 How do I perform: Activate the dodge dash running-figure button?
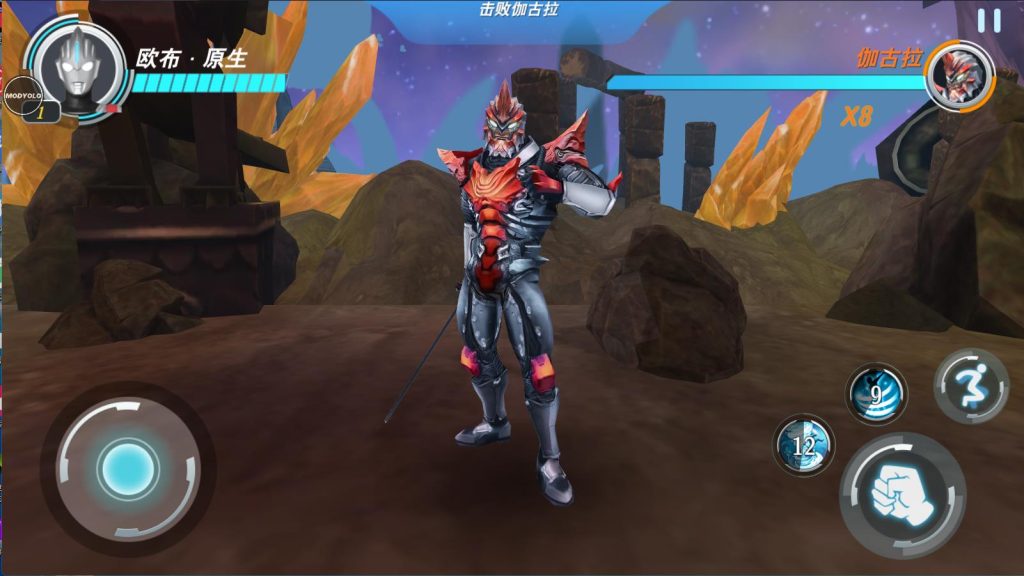click(971, 386)
